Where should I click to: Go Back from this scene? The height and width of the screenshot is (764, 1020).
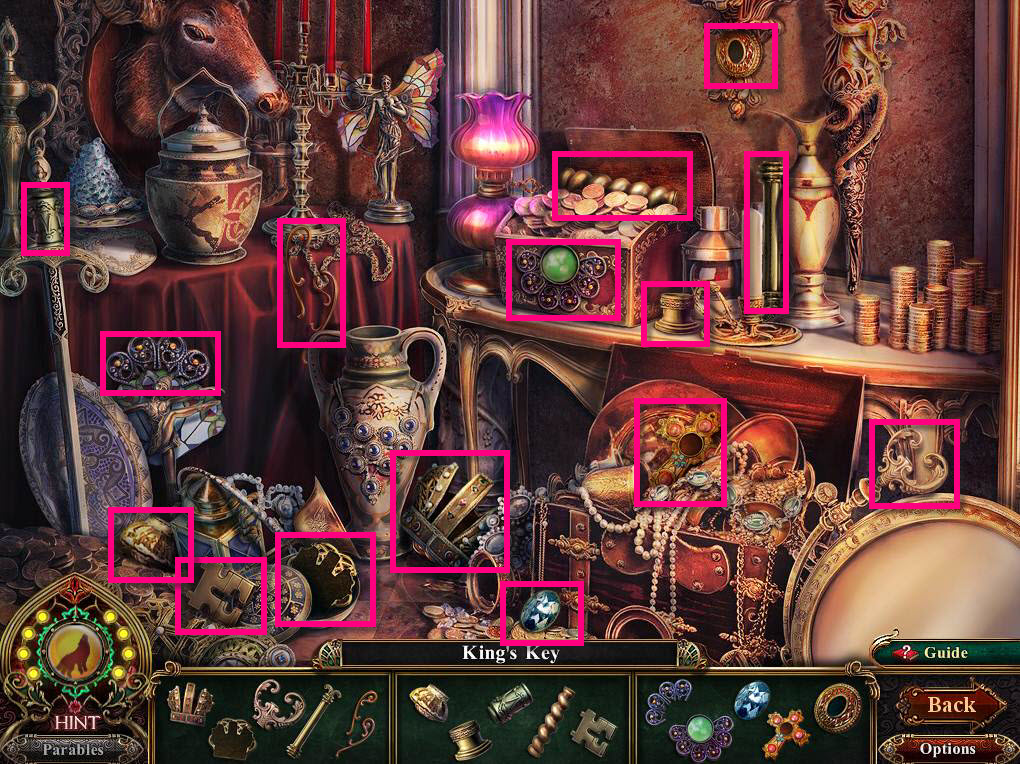949,704
